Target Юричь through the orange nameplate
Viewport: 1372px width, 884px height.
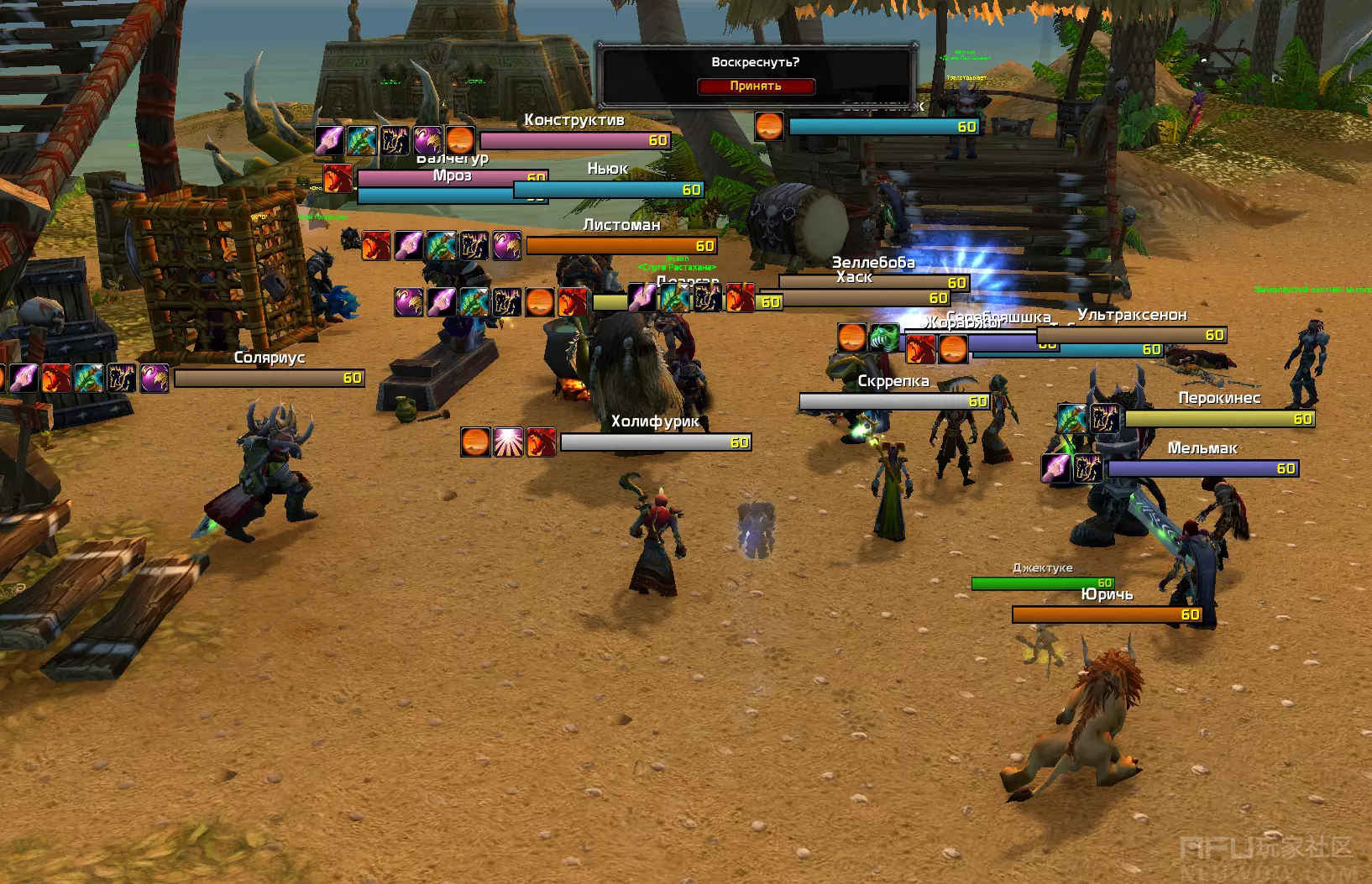coord(1107,615)
